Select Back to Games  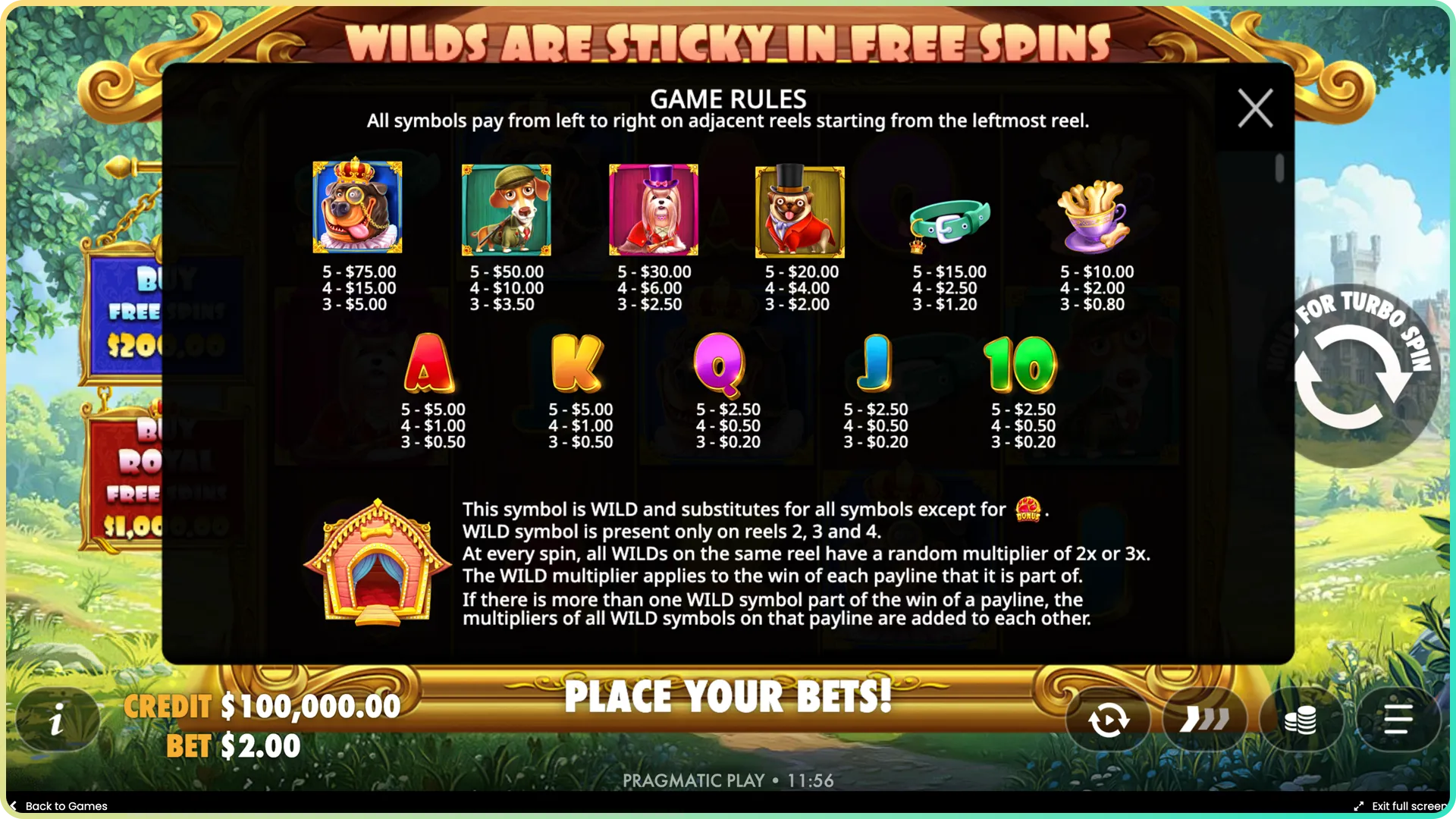(x=59, y=806)
